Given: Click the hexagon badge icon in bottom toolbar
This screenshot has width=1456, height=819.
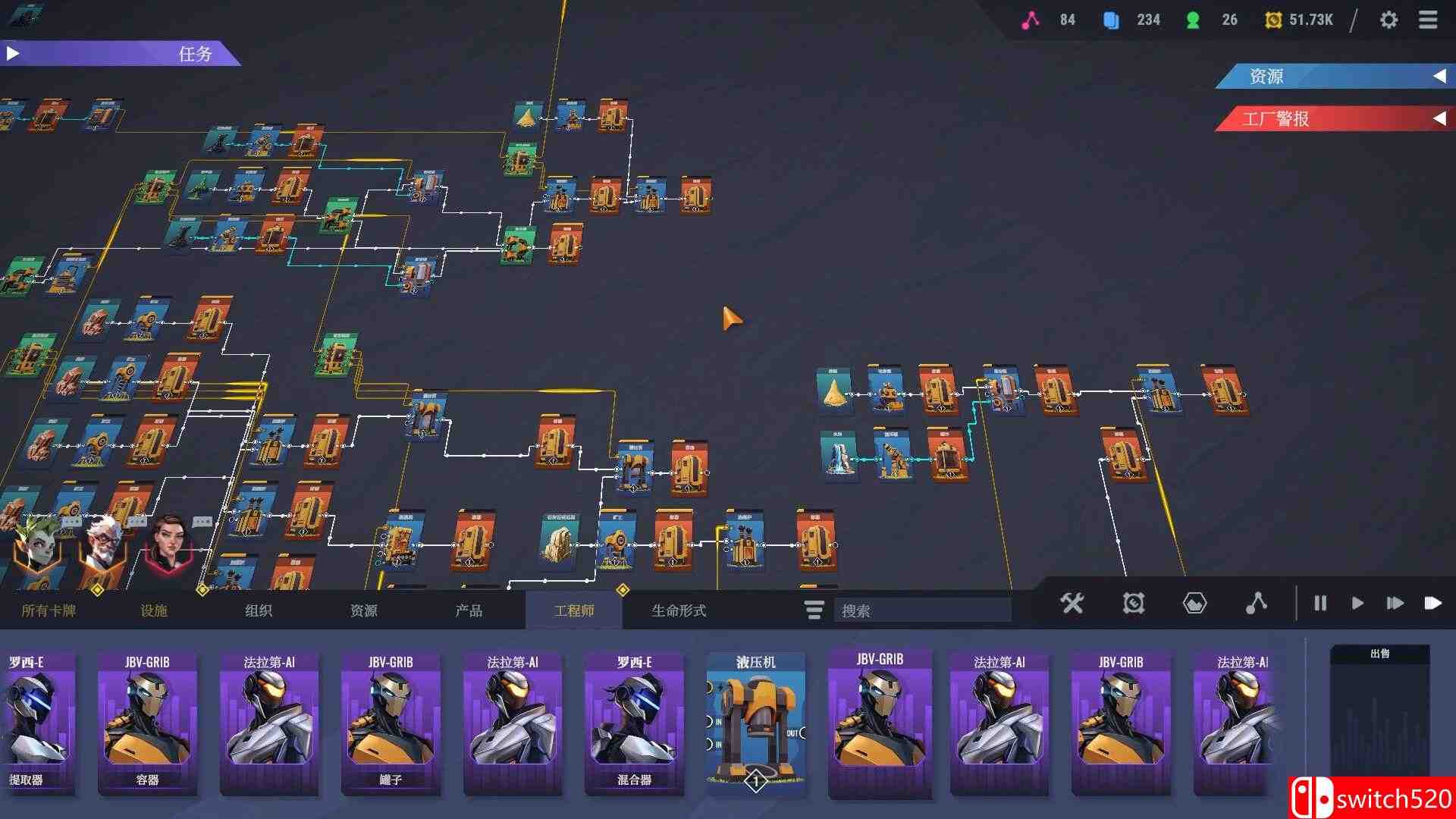Looking at the screenshot, I should pyautogui.click(x=1194, y=604).
